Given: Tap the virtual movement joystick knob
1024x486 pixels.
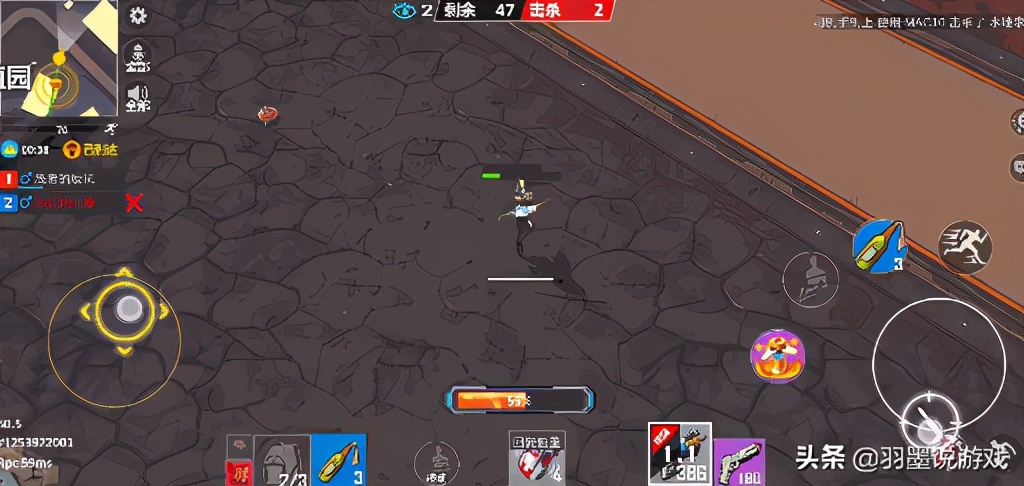Looking at the screenshot, I should (125, 309).
